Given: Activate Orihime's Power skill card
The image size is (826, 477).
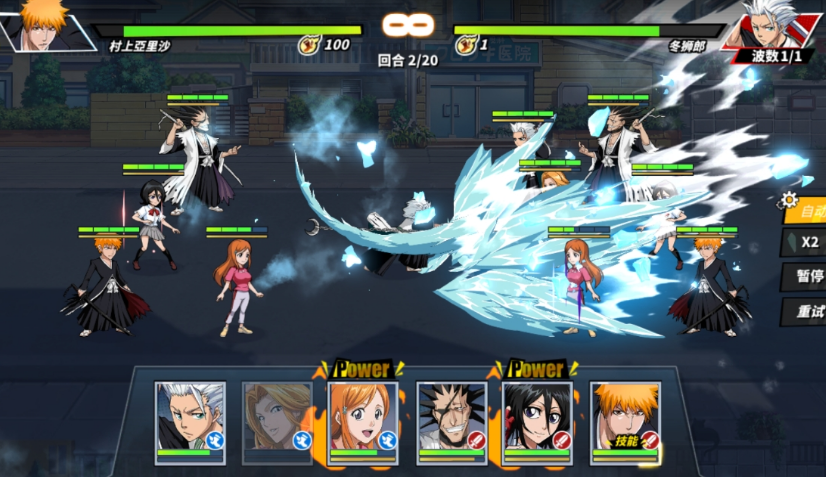Looking at the screenshot, I should (363, 422).
